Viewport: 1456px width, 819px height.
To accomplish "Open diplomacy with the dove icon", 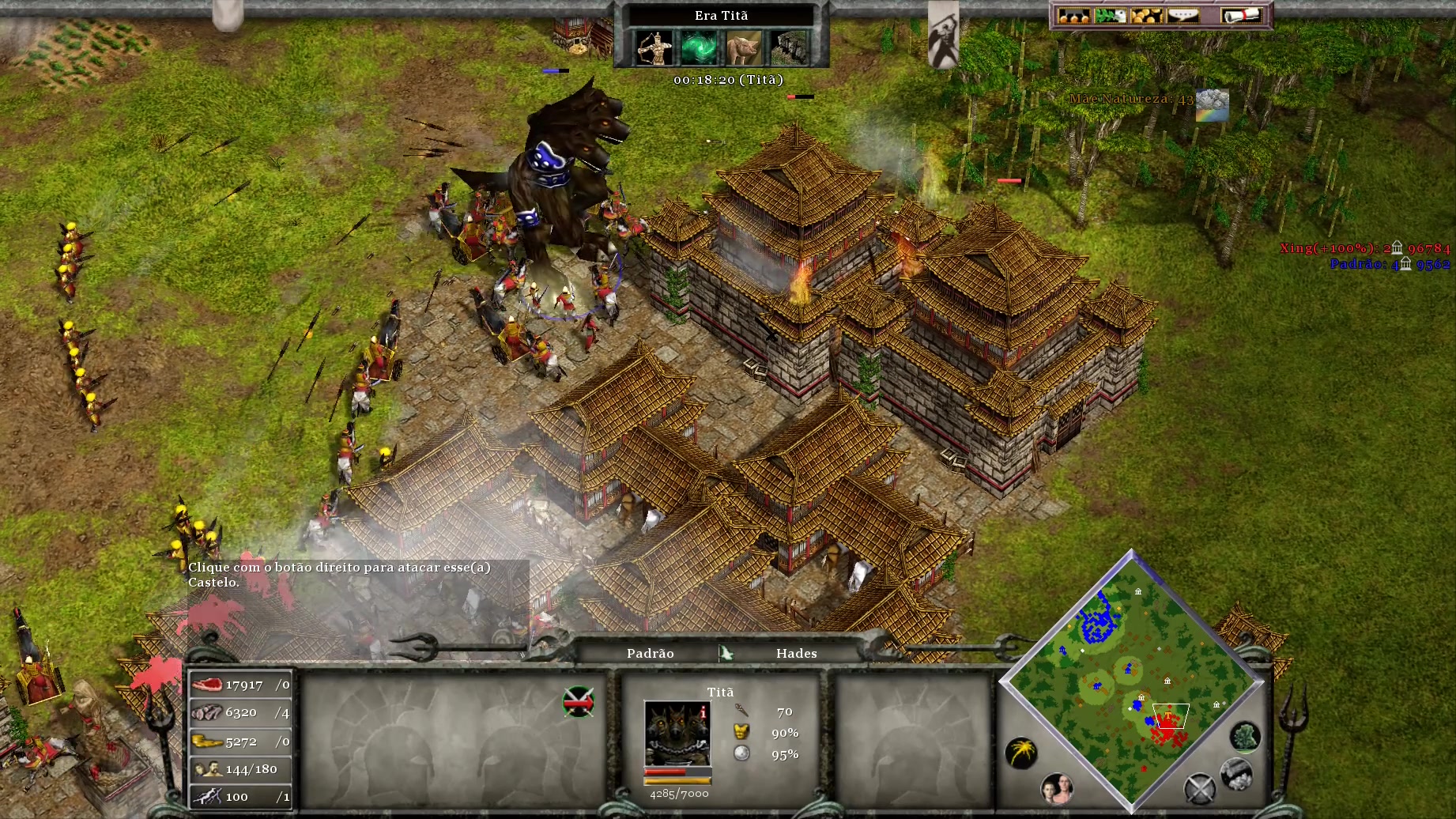I will (1110, 16).
